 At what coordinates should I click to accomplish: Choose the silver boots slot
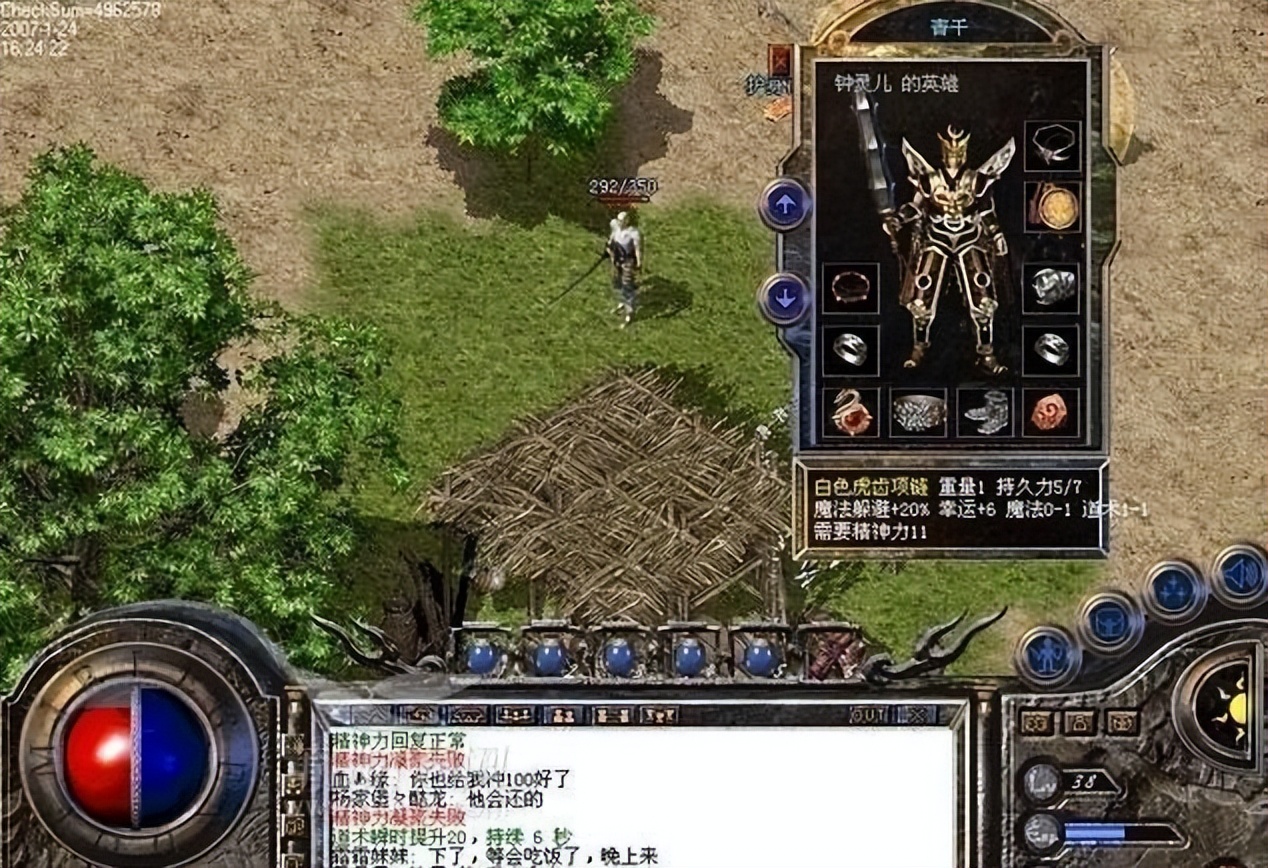coord(984,412)
